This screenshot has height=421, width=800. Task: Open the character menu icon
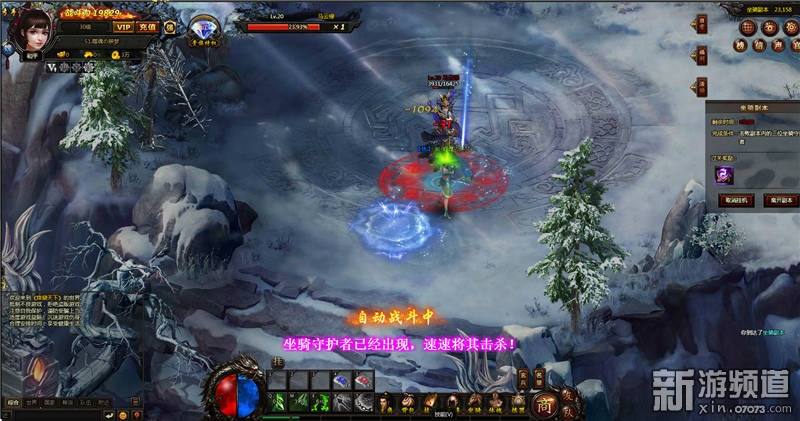pyautogui.click(x=386, y=402)
